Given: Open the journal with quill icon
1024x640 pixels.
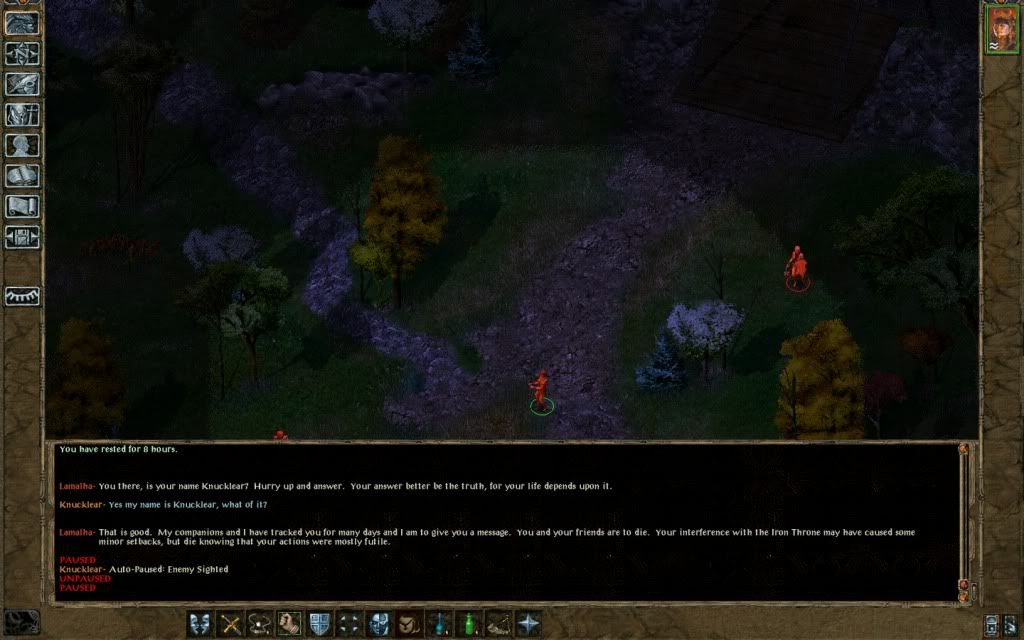Looking at the screenshot, I should (22, 84).
